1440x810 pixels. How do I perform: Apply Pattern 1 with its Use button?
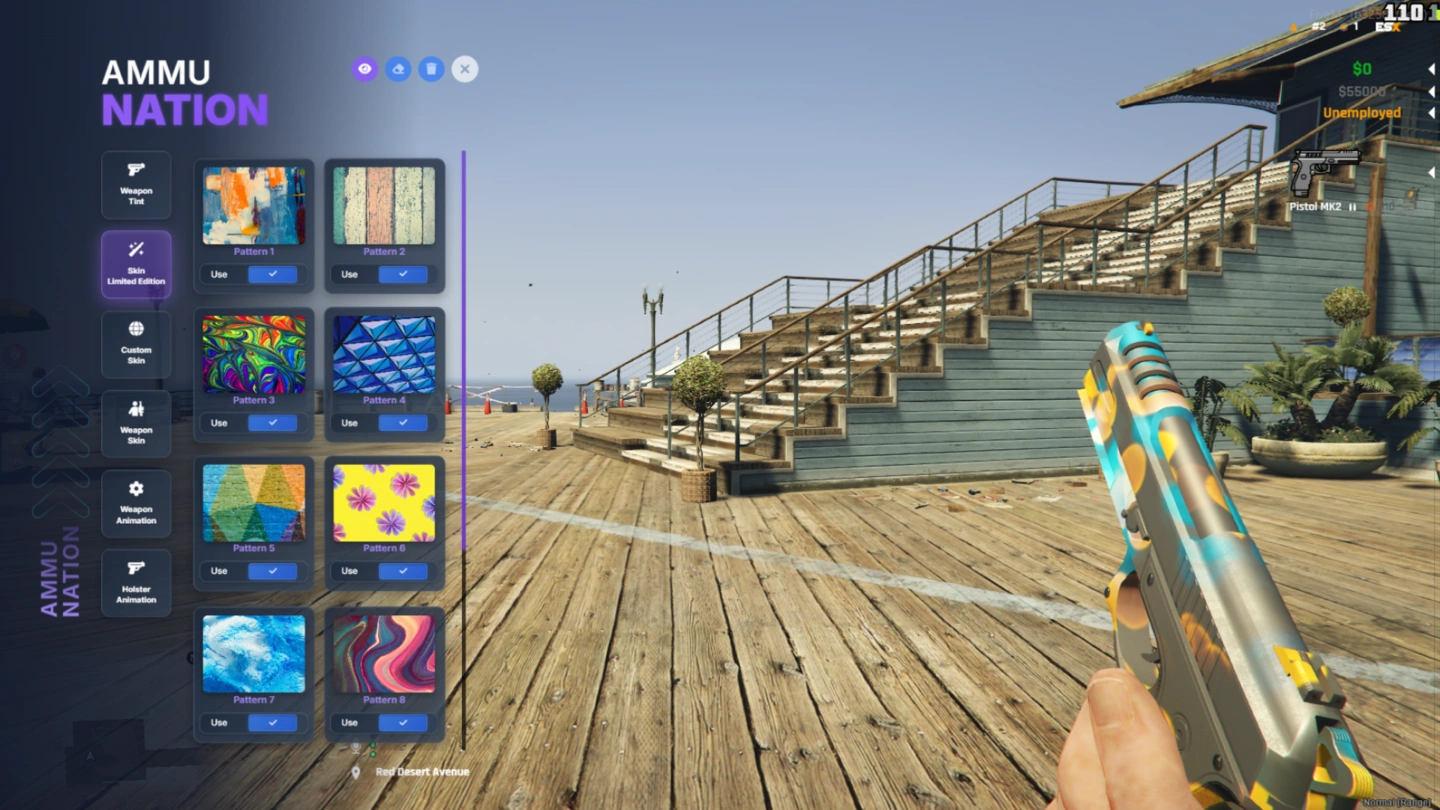272,275
